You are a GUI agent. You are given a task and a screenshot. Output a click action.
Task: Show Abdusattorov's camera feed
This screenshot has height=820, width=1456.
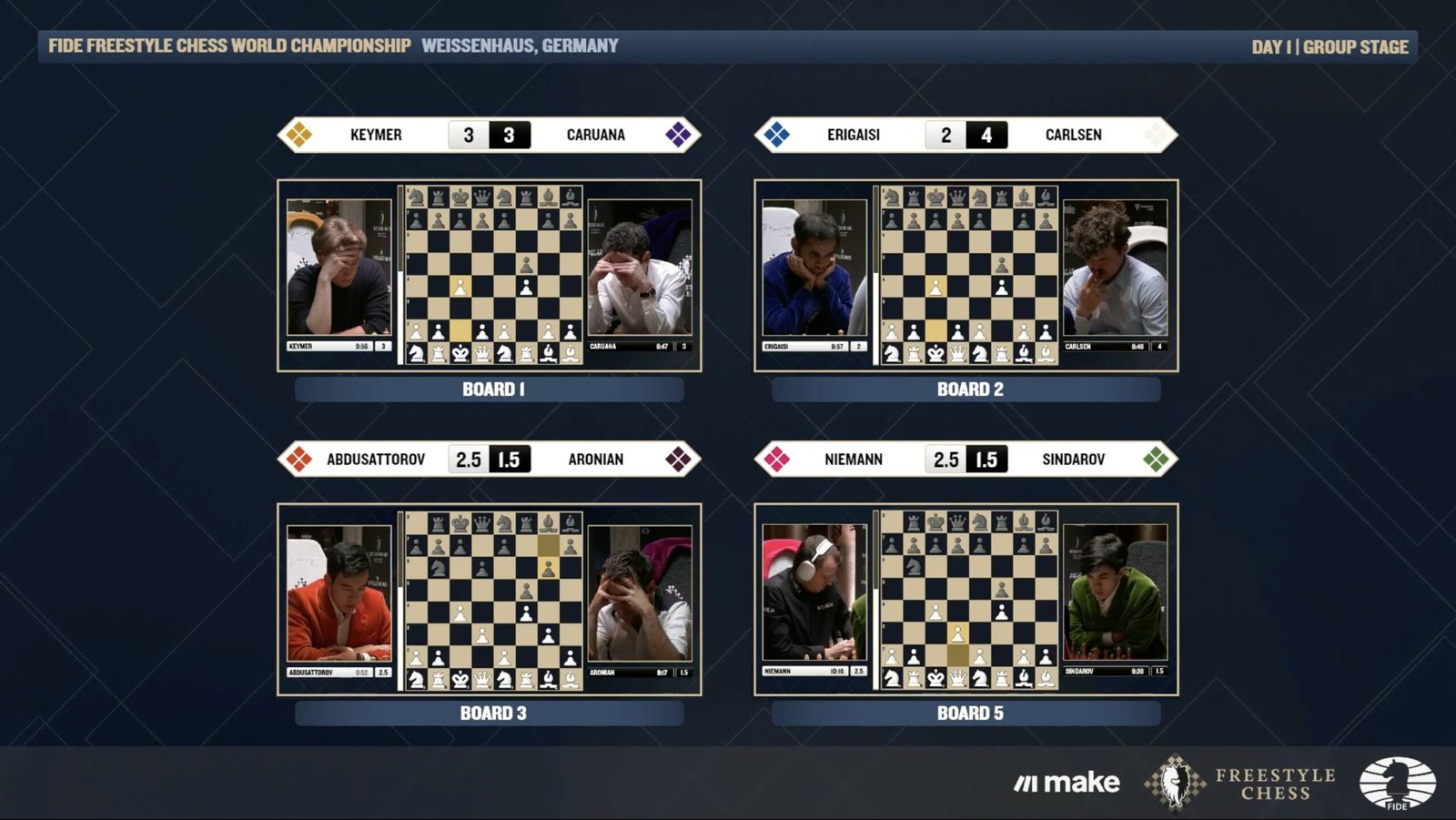tap(339, 593)
